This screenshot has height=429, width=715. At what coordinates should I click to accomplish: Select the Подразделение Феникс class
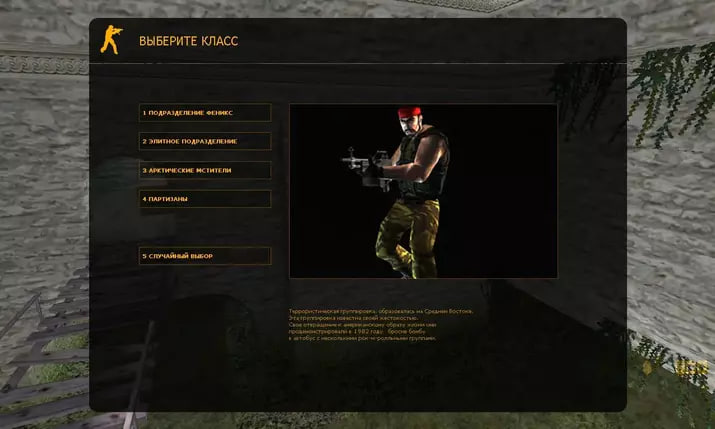point(205,113)
